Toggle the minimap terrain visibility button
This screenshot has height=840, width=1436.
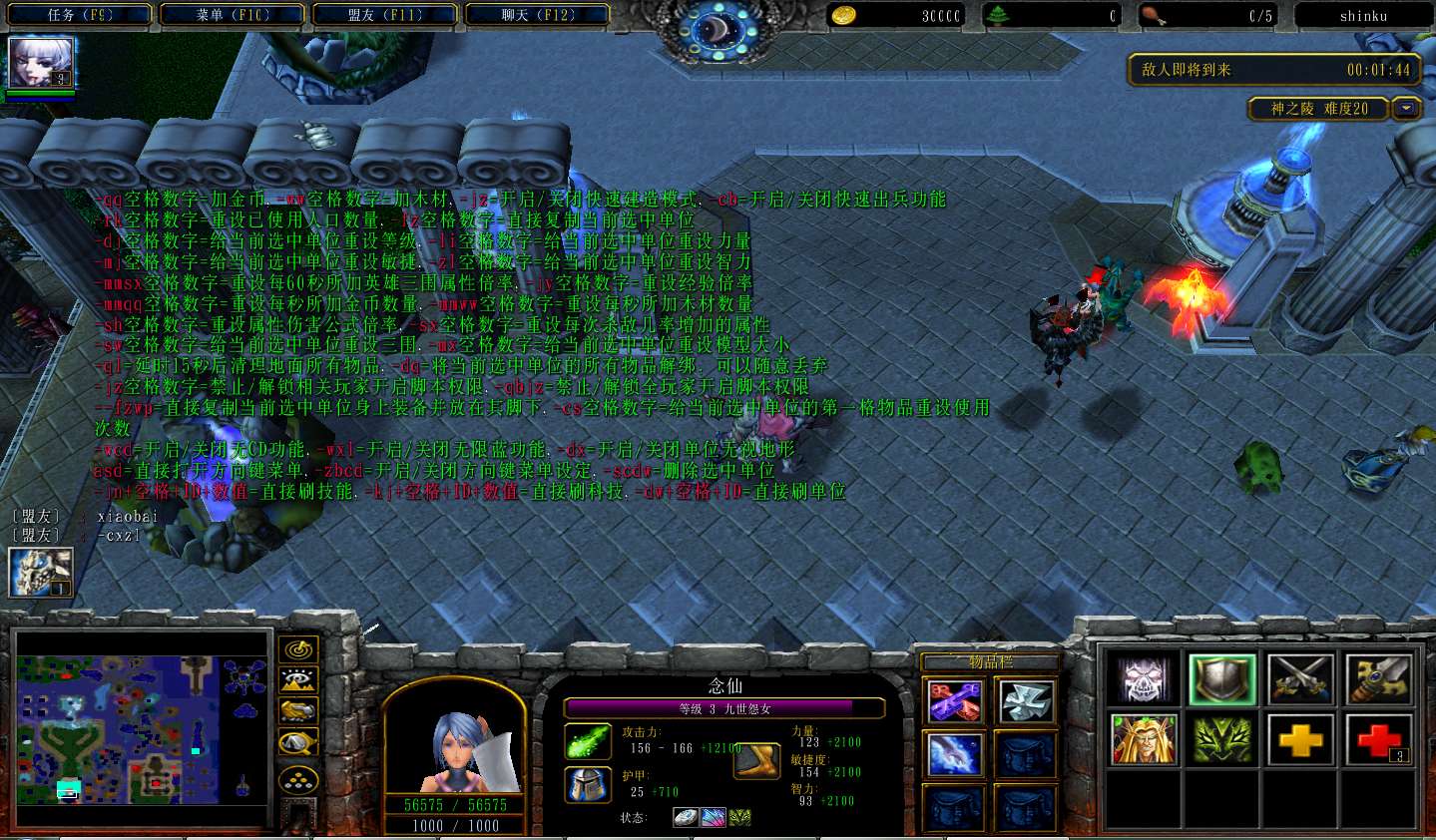298,681
